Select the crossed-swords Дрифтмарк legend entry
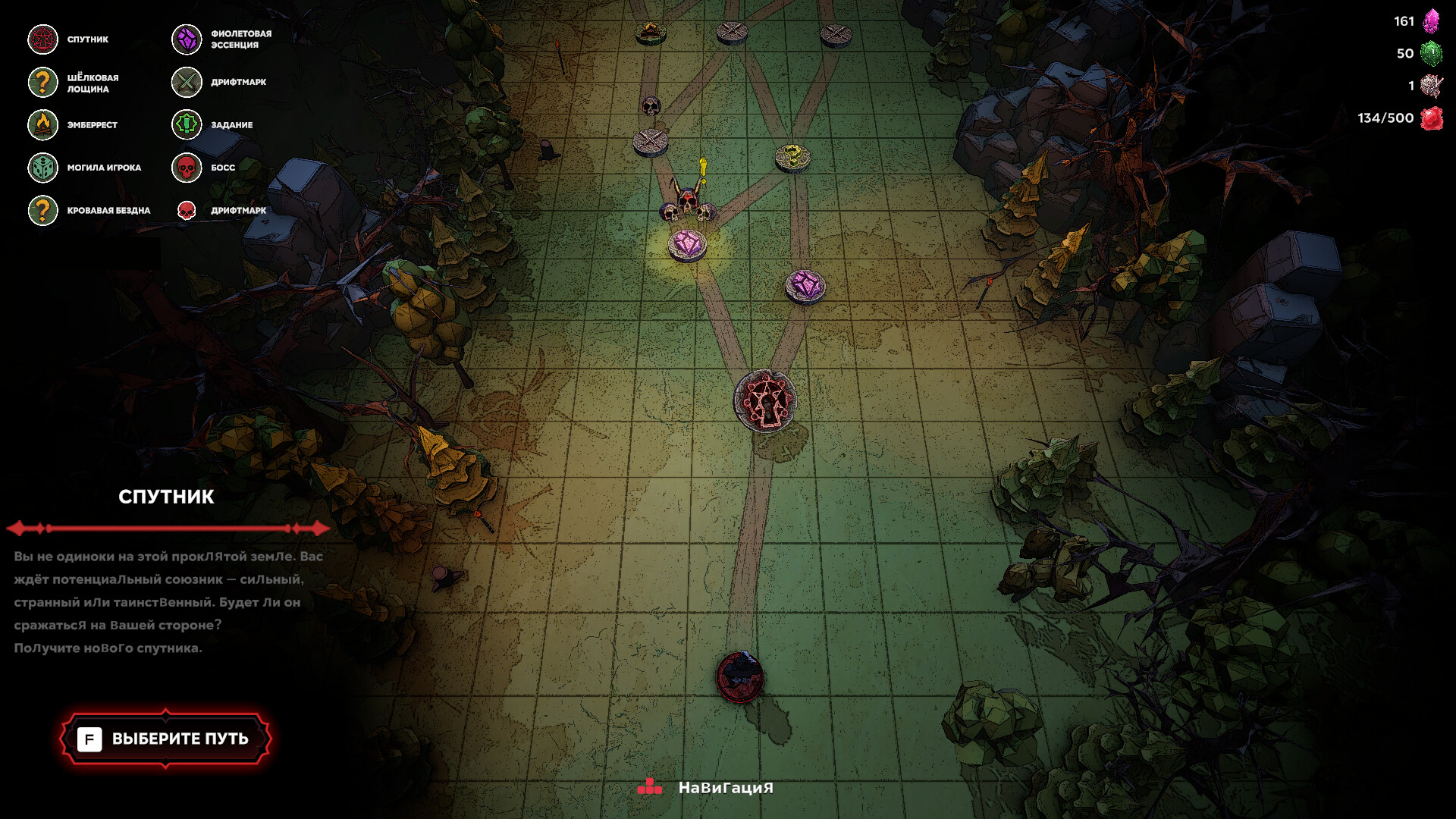This screenshot has width=1456, height=819. 219,82
